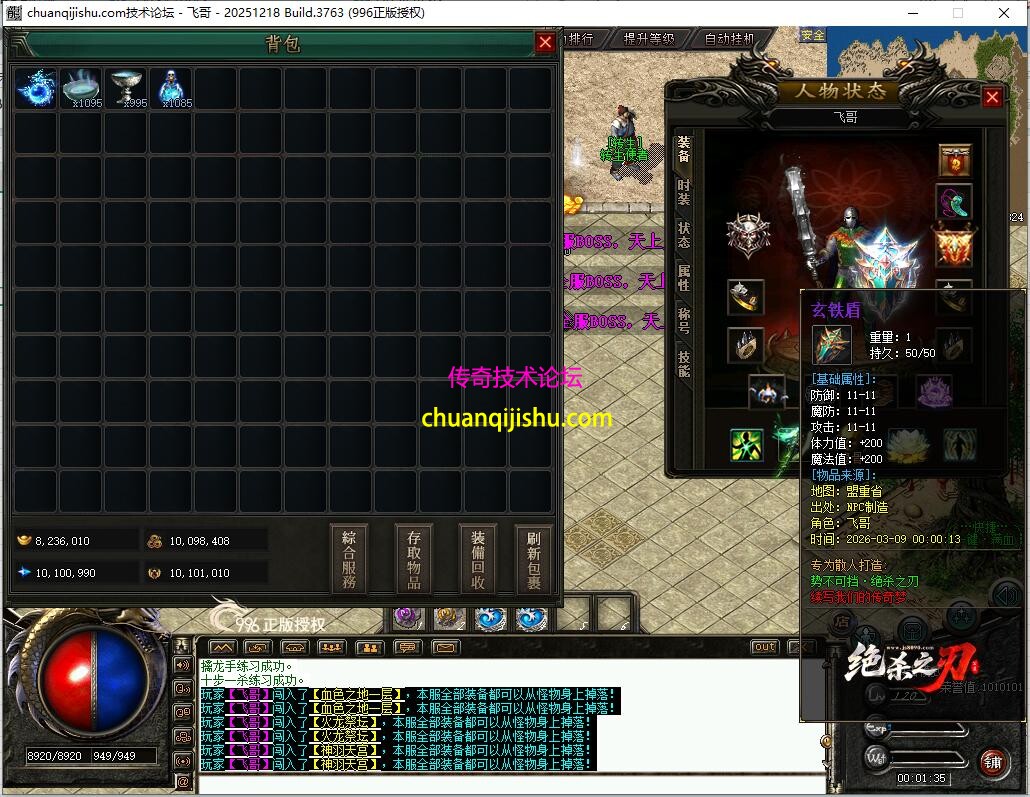Viewport: 1030px width, 797px height.
Task: Click the 提升等级 level-up button
Action: 648,39
